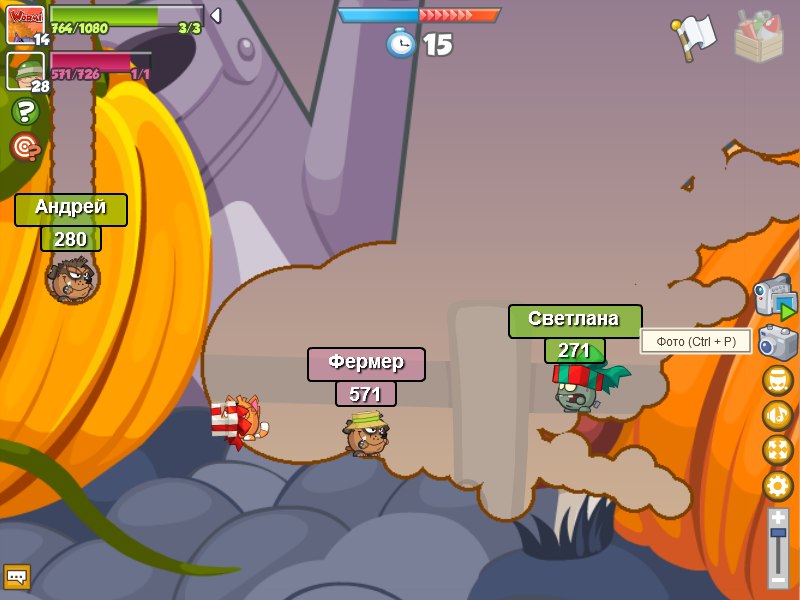Click the zoom slider handle

click(x=778, y=534)
